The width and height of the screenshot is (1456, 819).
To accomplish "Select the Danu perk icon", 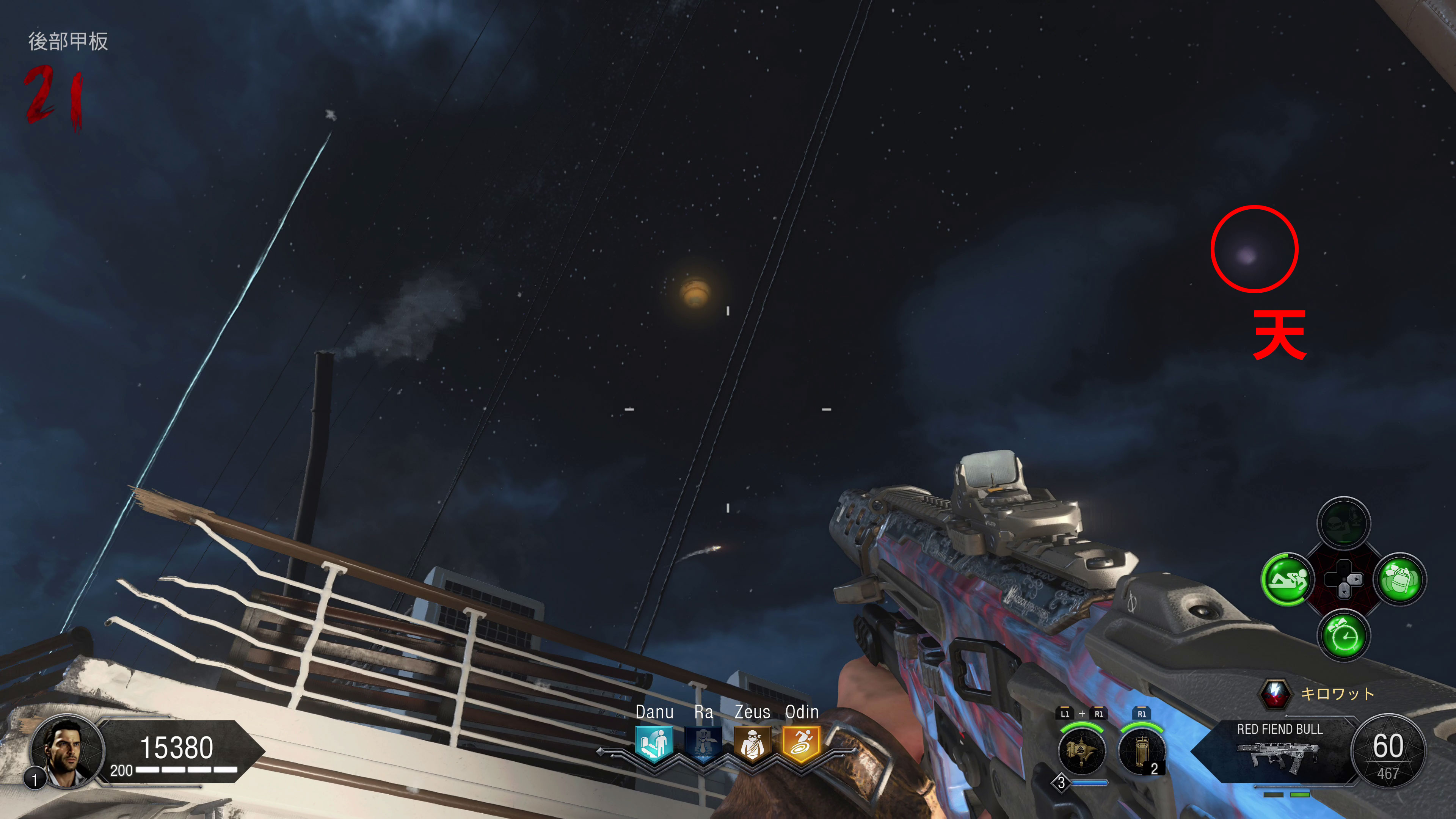I will point(654,743).
